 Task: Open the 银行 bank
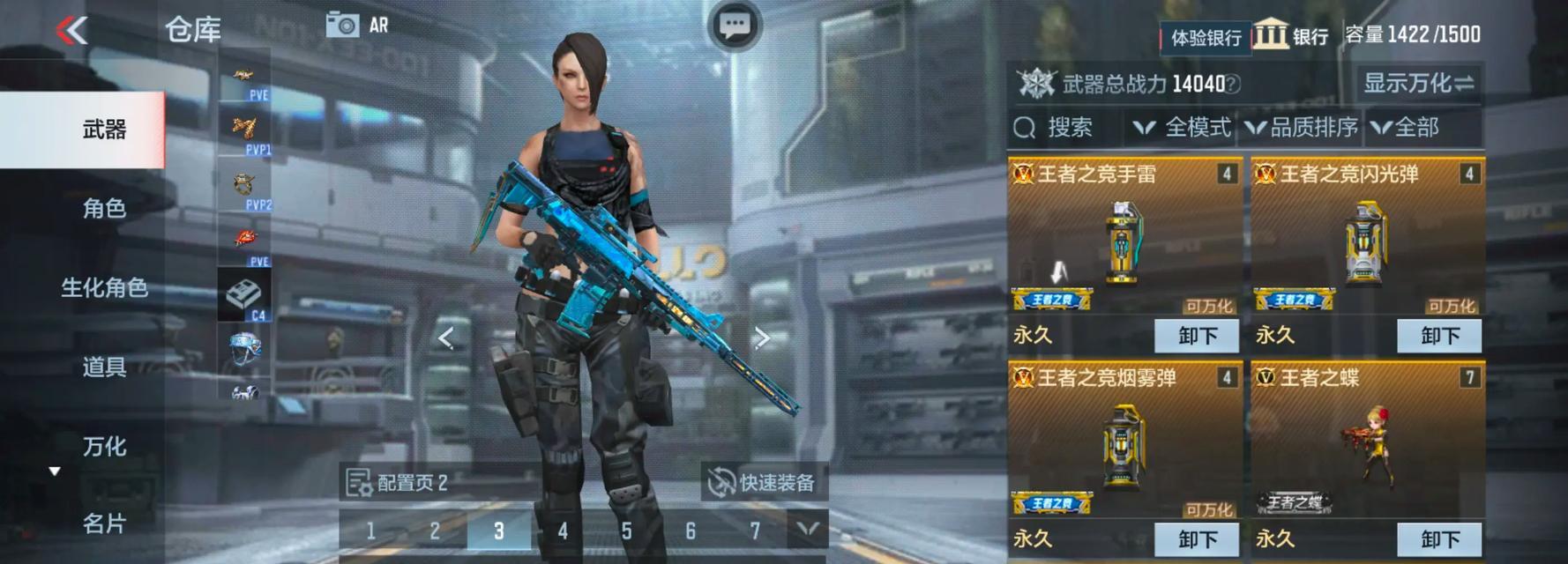pyautogui.click(x=1291, y=36)
